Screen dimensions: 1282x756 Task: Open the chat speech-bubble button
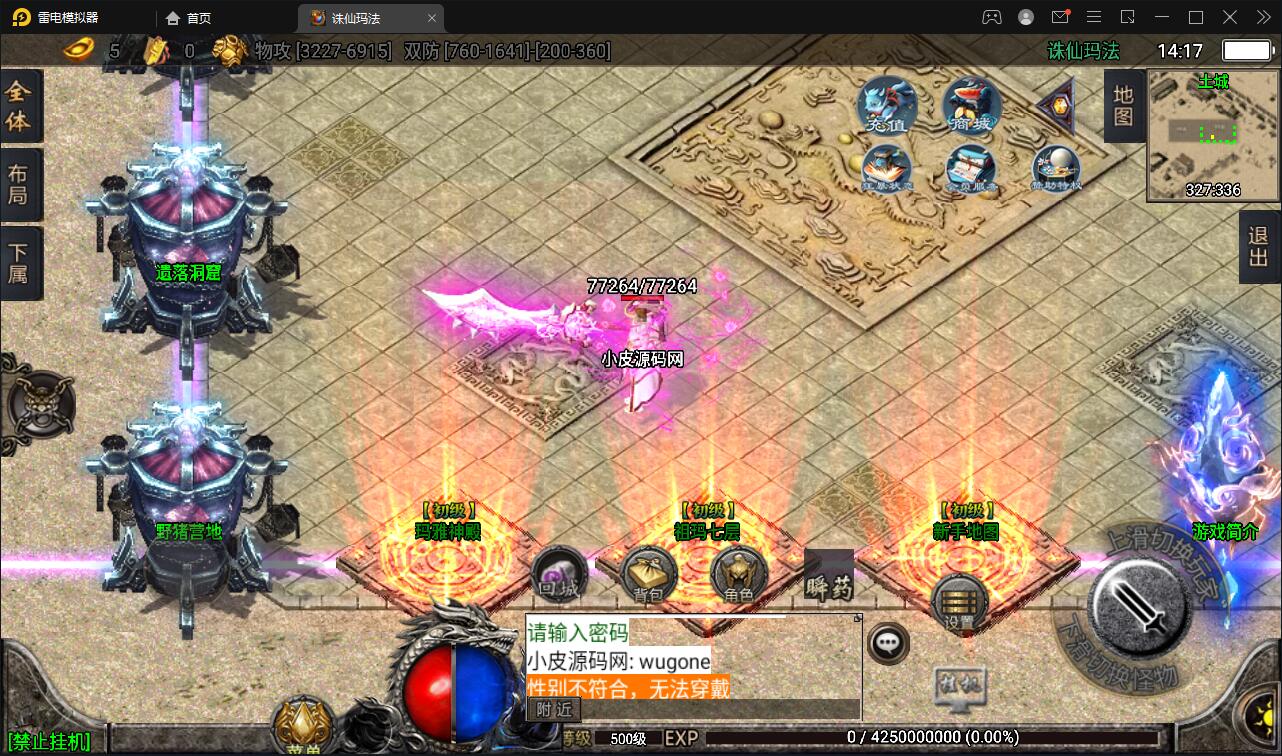887,644
